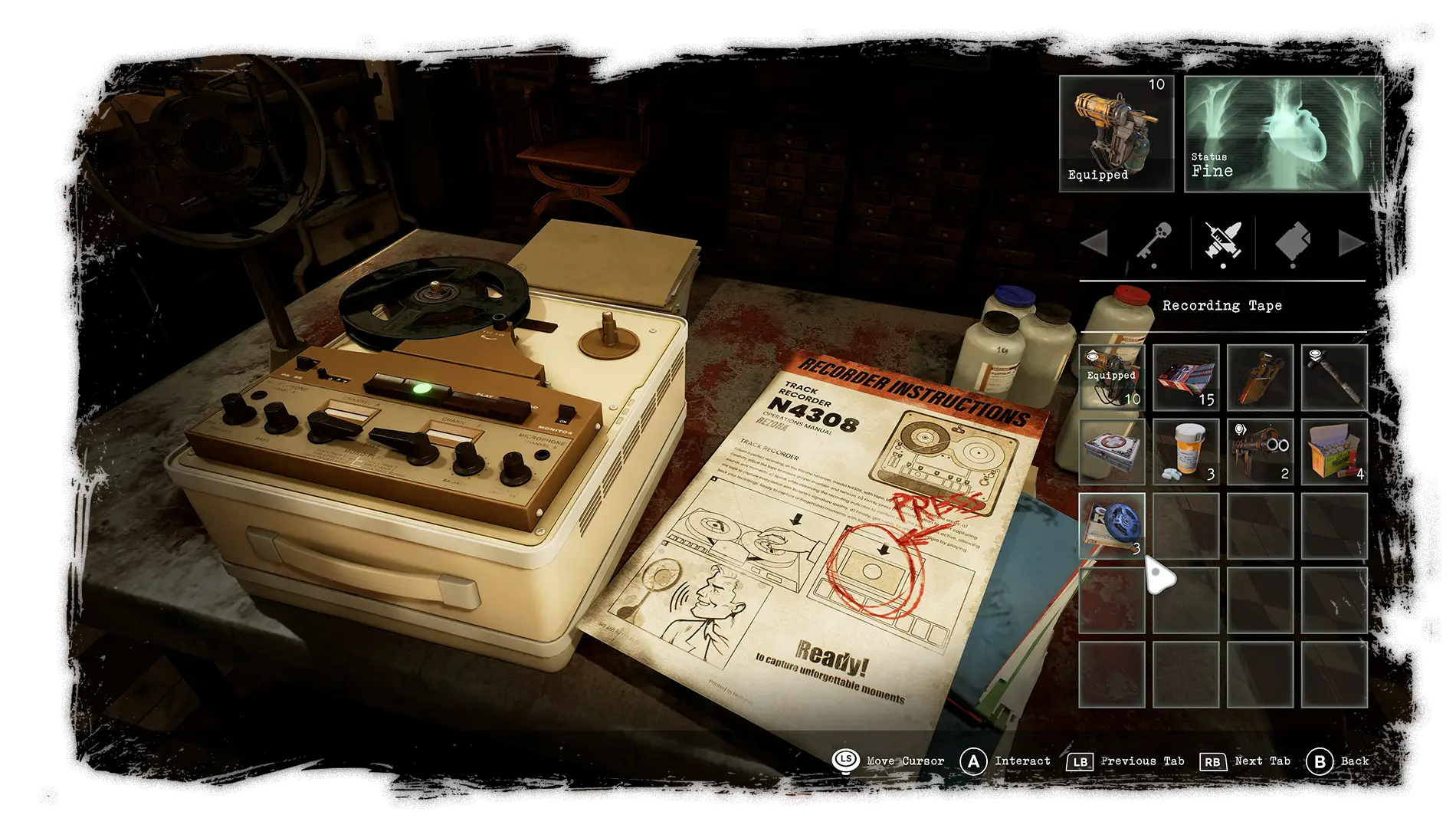Choose the orange pill bottle slot
This screenshot has height=828, width=1456.
(x=1185, y=452)
